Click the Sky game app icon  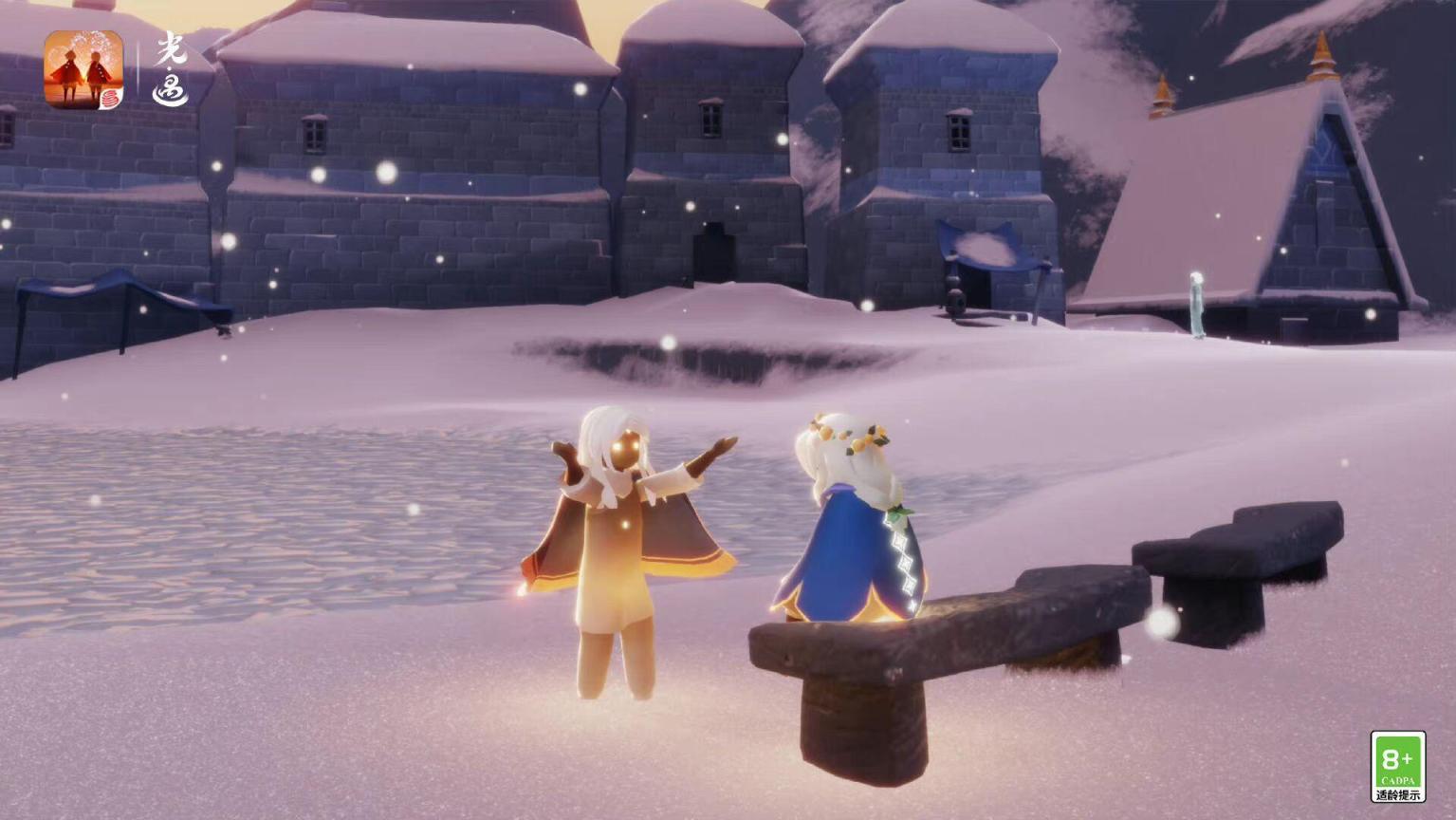coord(83,69)
